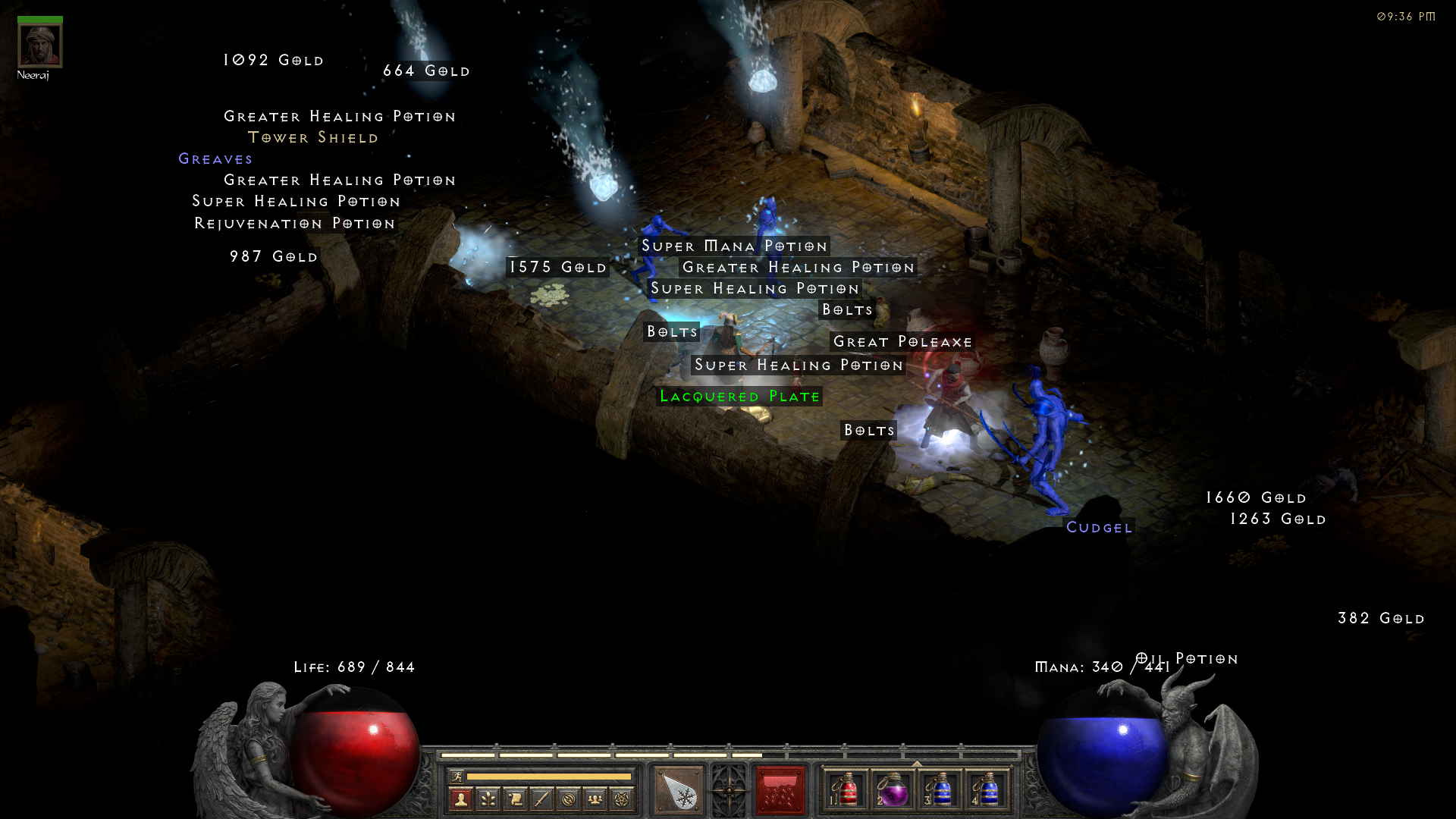Pick up the 1575 Gold label
Image resolution: width=1456 pixels, height=819 pixels.
tap(557, 267)
